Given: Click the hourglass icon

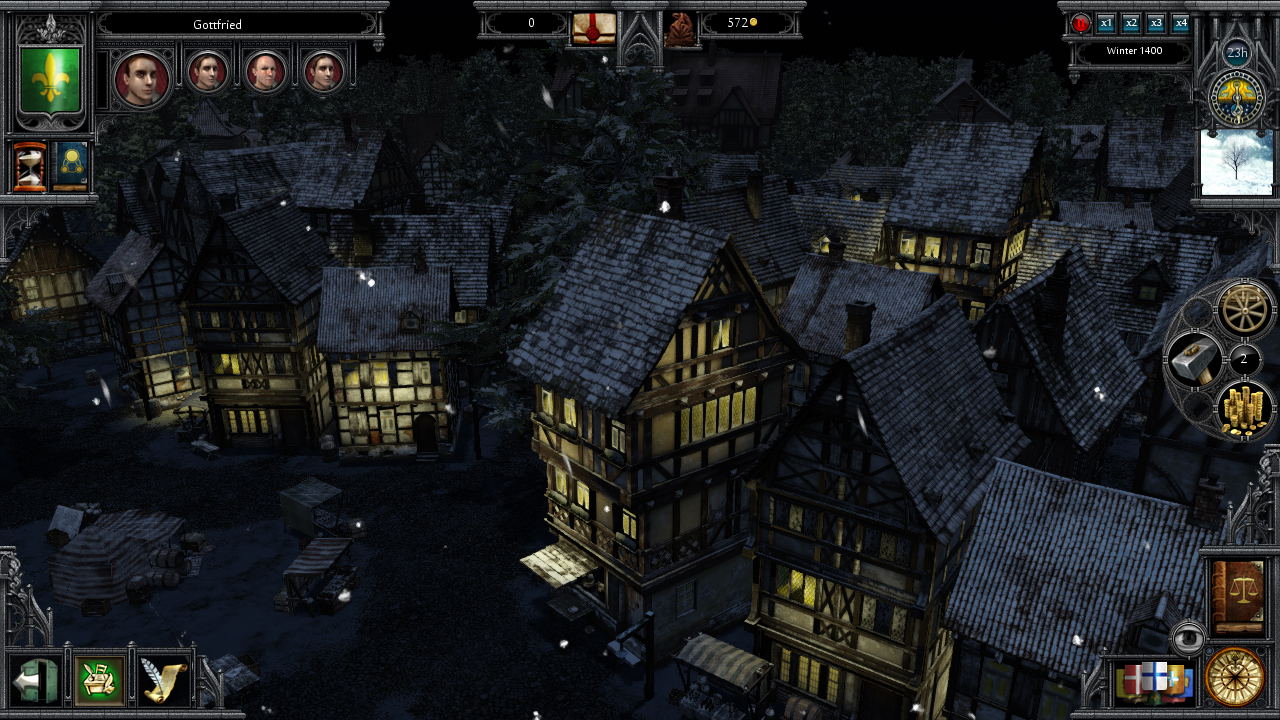Looking at the screenshot, I should pos(30,166).
